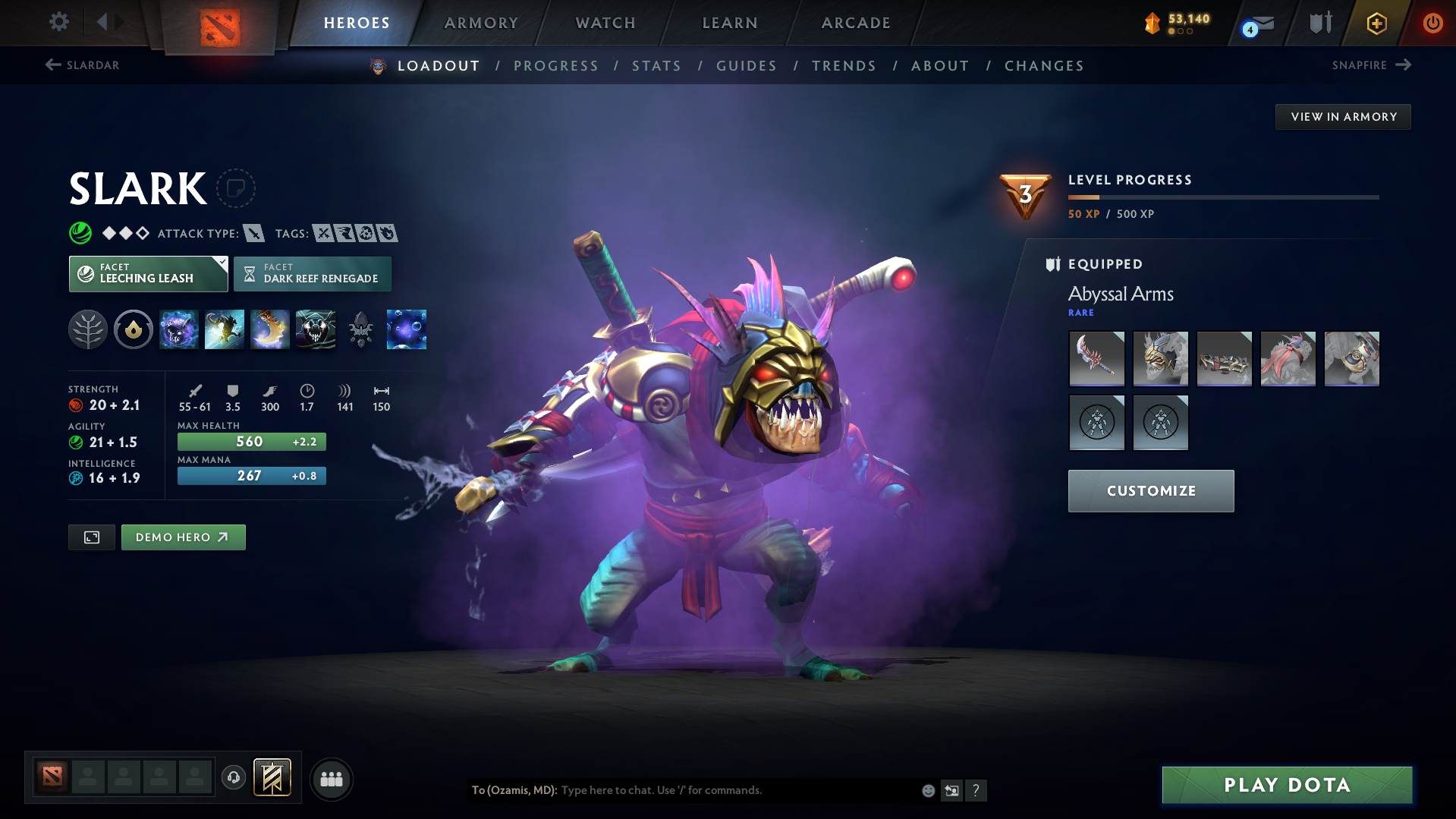Click the VIEW IN ARMORY button
Viewport: 1456px width, 819px height.
click(1342, 116)
